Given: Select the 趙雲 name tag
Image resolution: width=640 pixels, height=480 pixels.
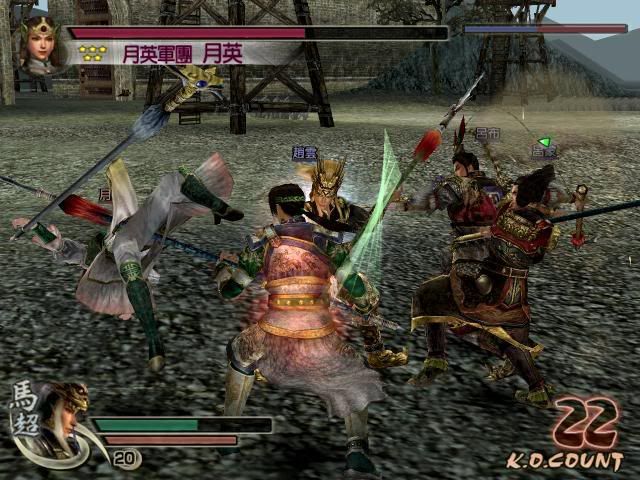Looking at the screenshot, I should 304,153.
